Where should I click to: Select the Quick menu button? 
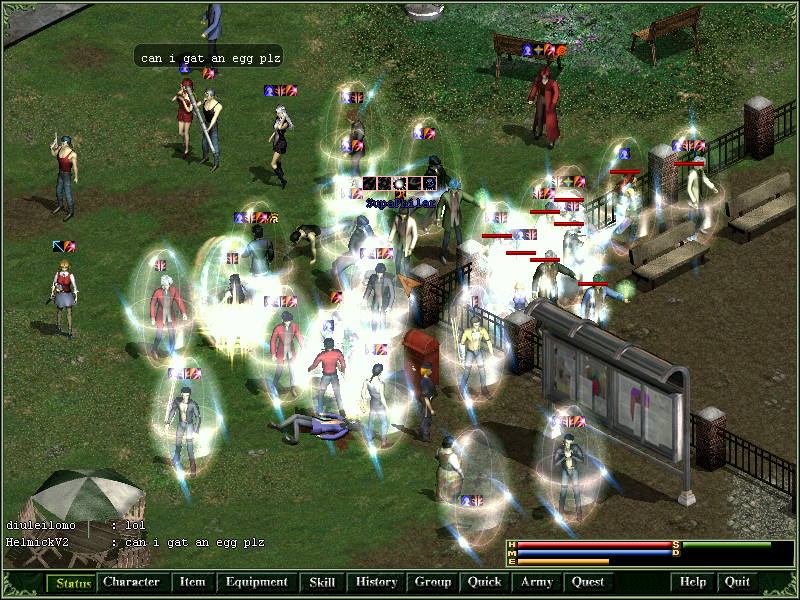tap(485, 582)
